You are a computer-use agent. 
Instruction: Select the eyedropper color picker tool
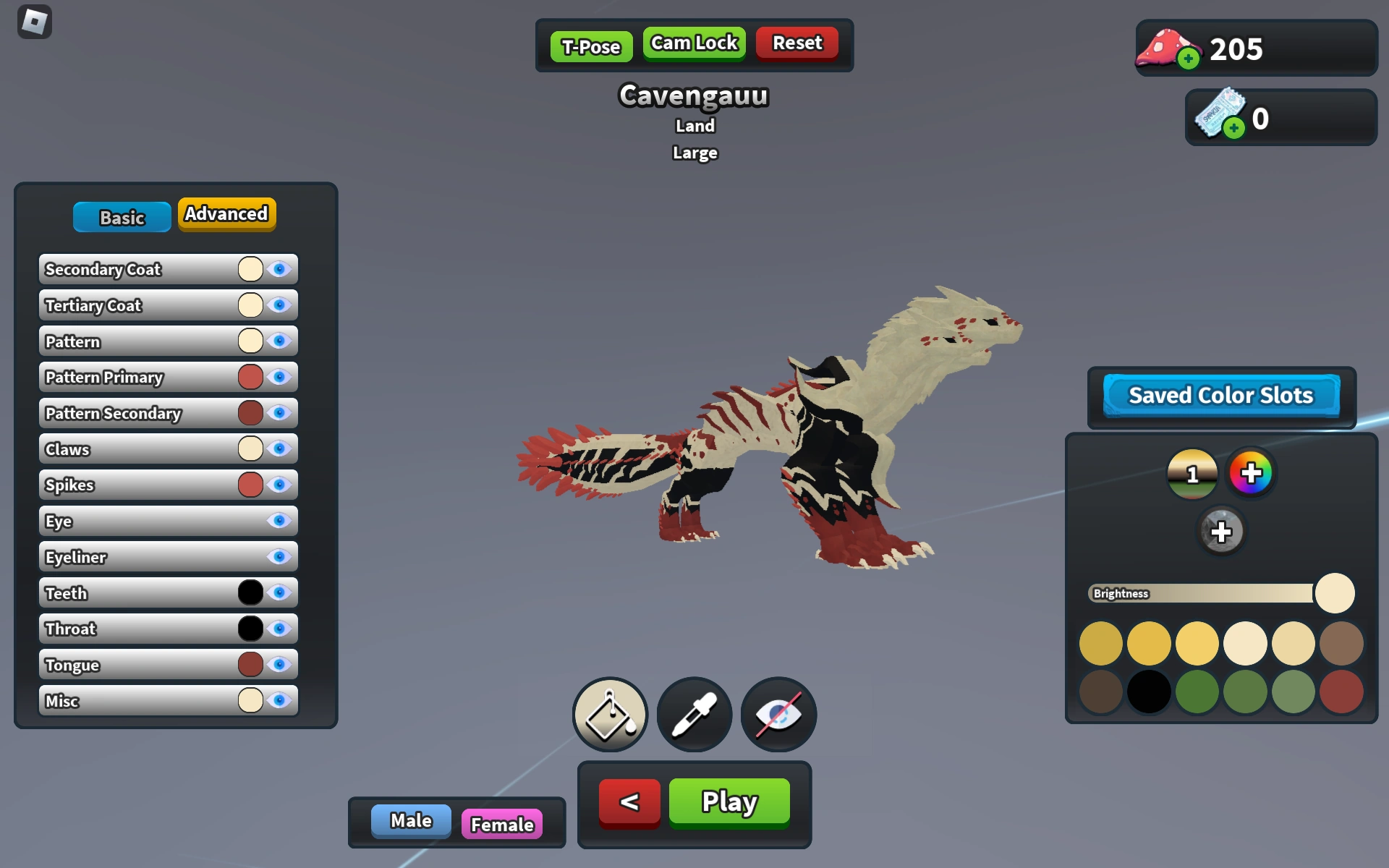(x=694, y=714)
